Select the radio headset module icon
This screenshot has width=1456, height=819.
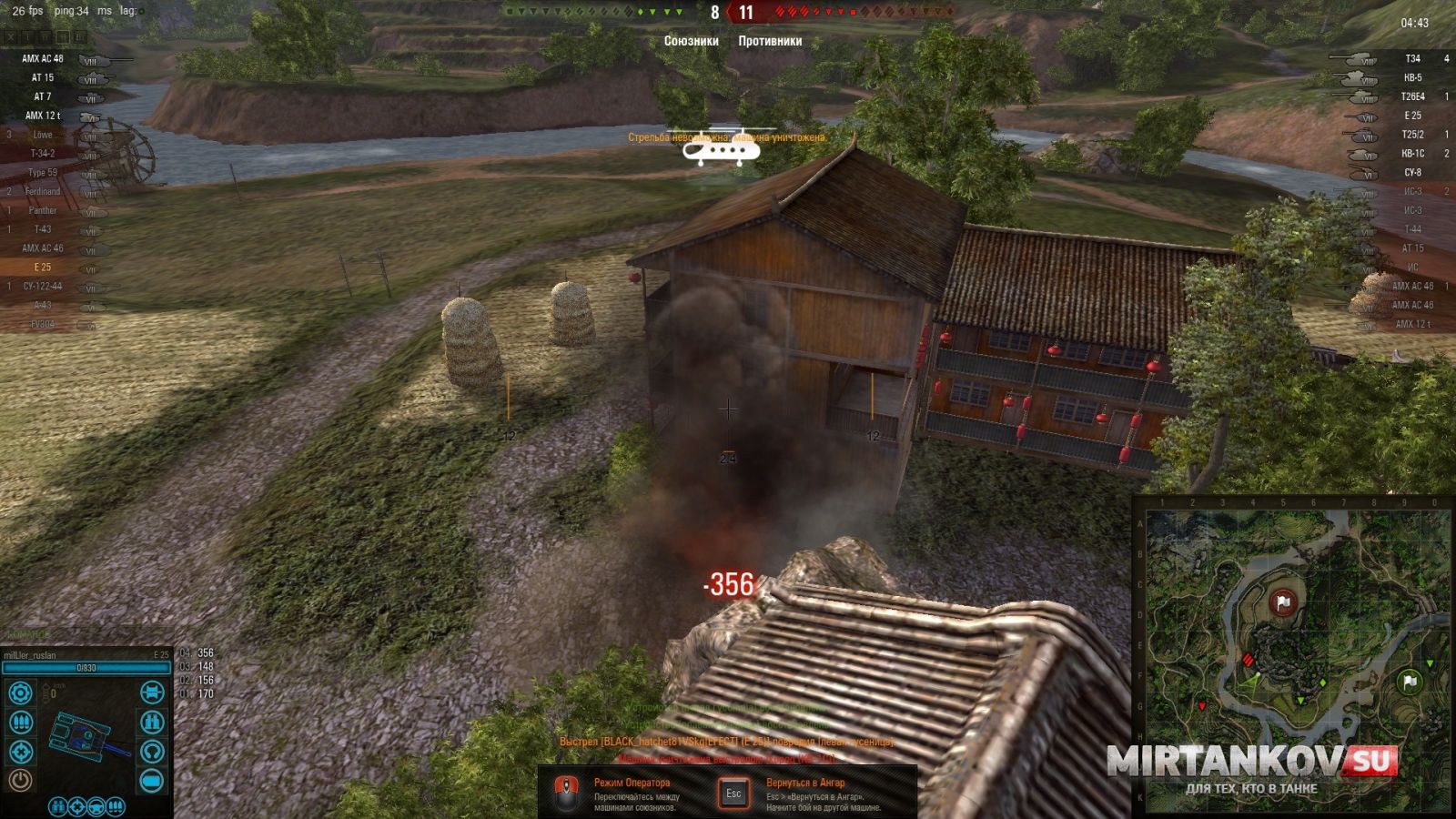pyautogui.click(x=152, y=752)
